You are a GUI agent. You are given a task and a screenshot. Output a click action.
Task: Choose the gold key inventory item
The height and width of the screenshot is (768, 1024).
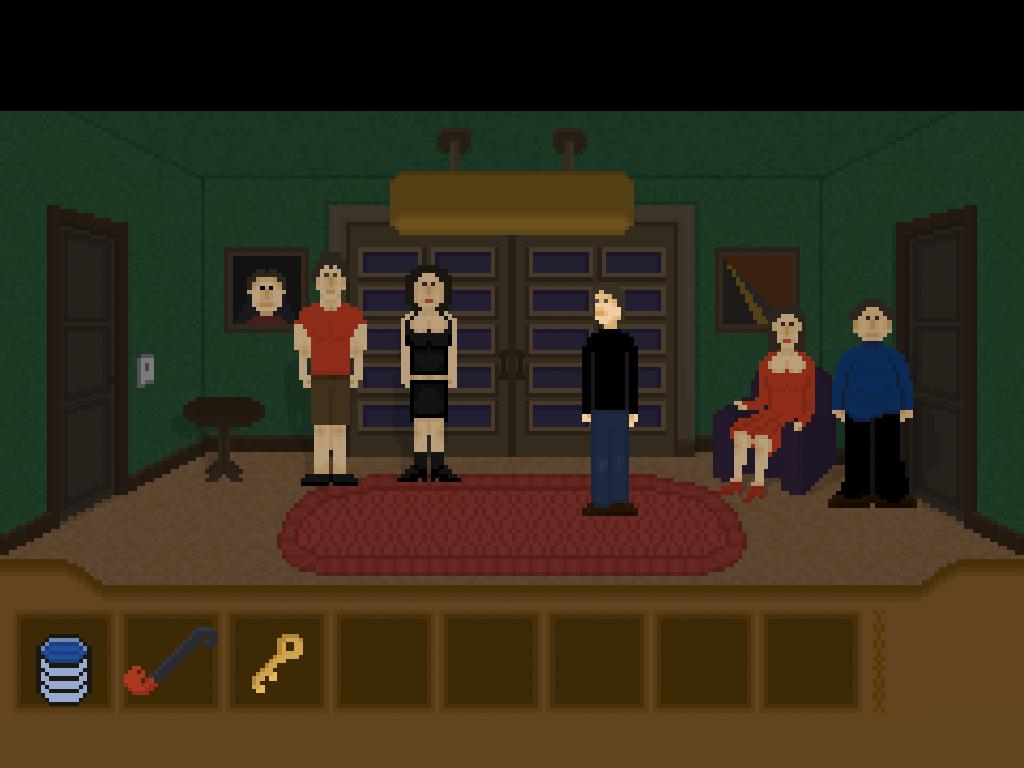277,662
